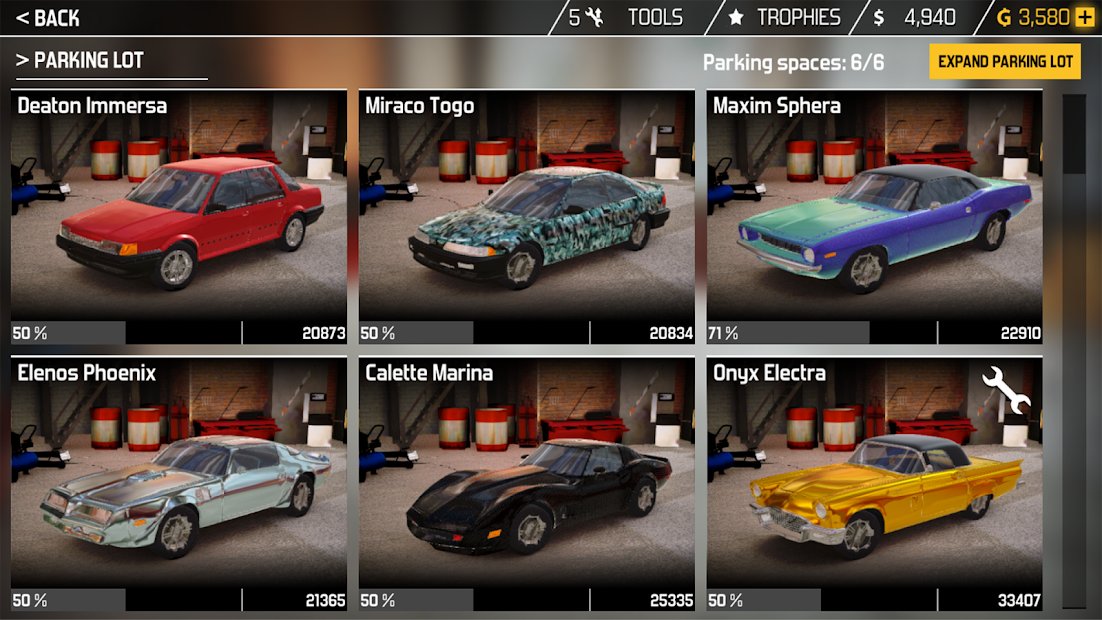The width and height of the screenshot is (1102, 620).
Task: Select the Elenos Phoenix car tile
Action: [179, 485]
